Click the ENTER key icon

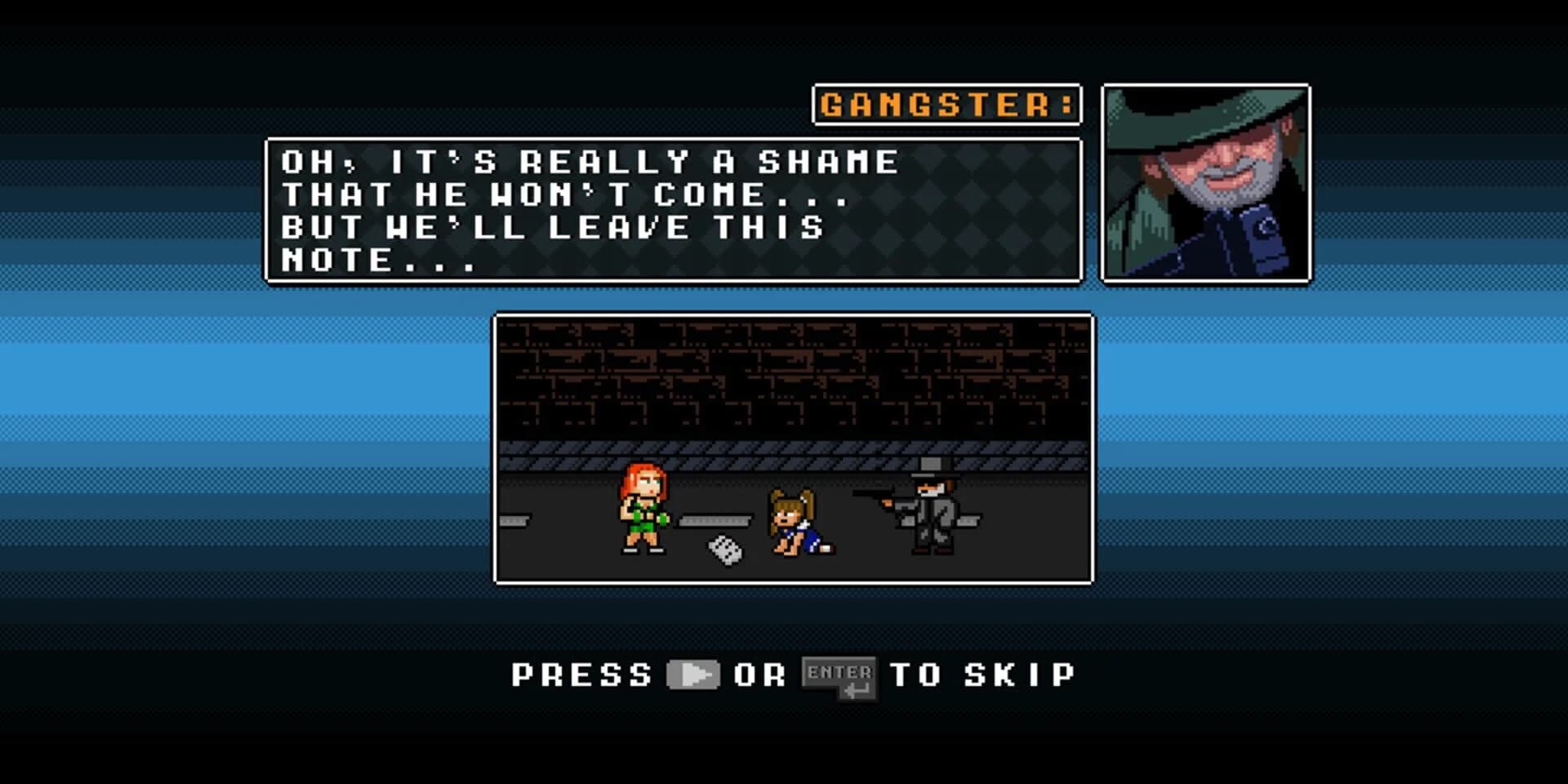tap(839, 675)
